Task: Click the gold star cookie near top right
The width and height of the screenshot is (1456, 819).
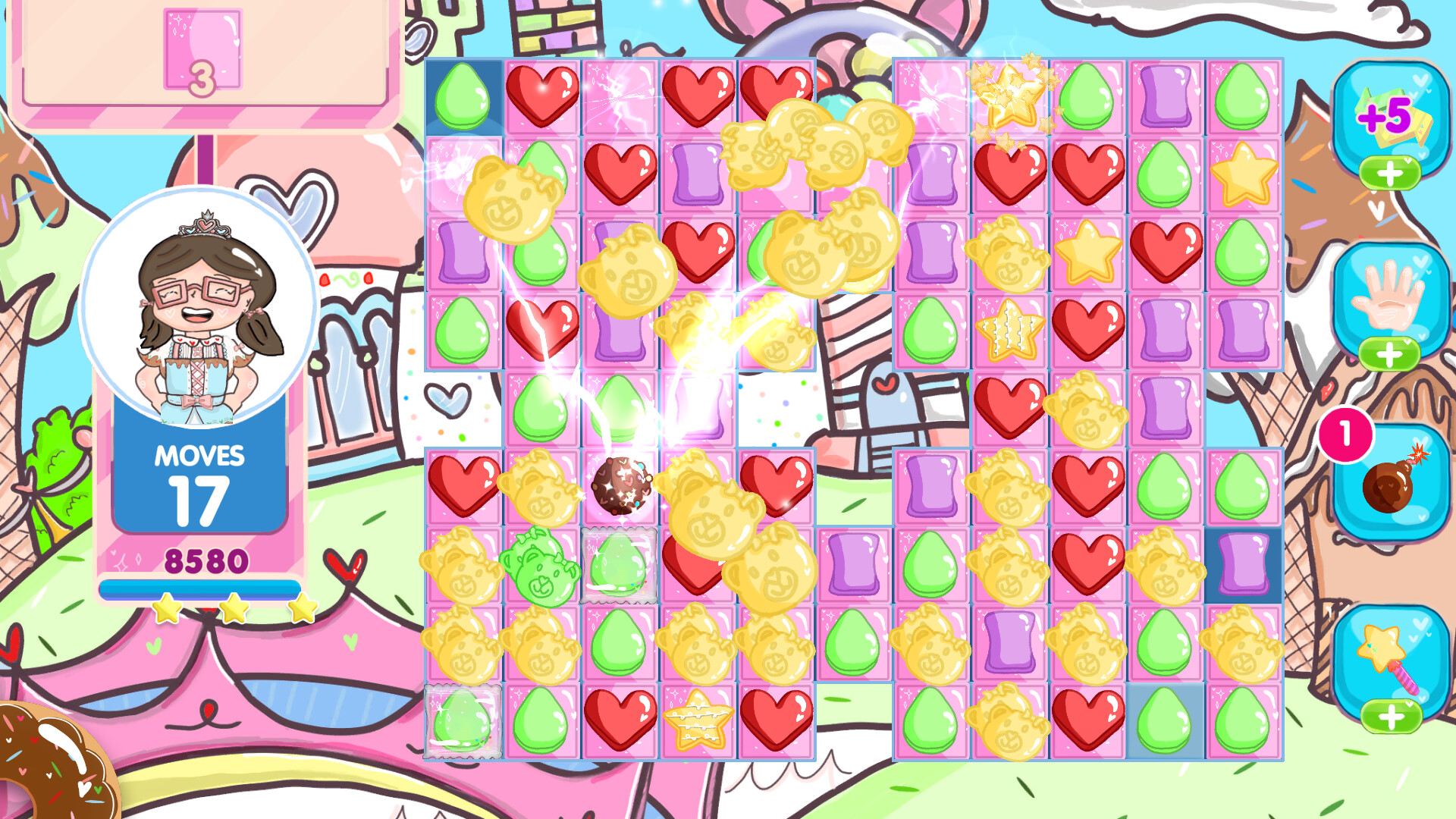Action: pyautogui.click(x=1244, y=174)
